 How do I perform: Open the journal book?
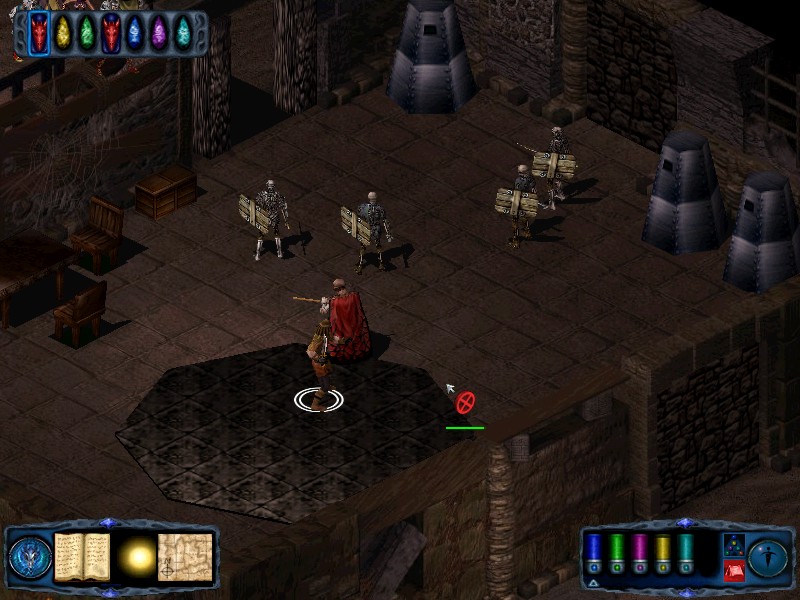click(x=81, y=558)
